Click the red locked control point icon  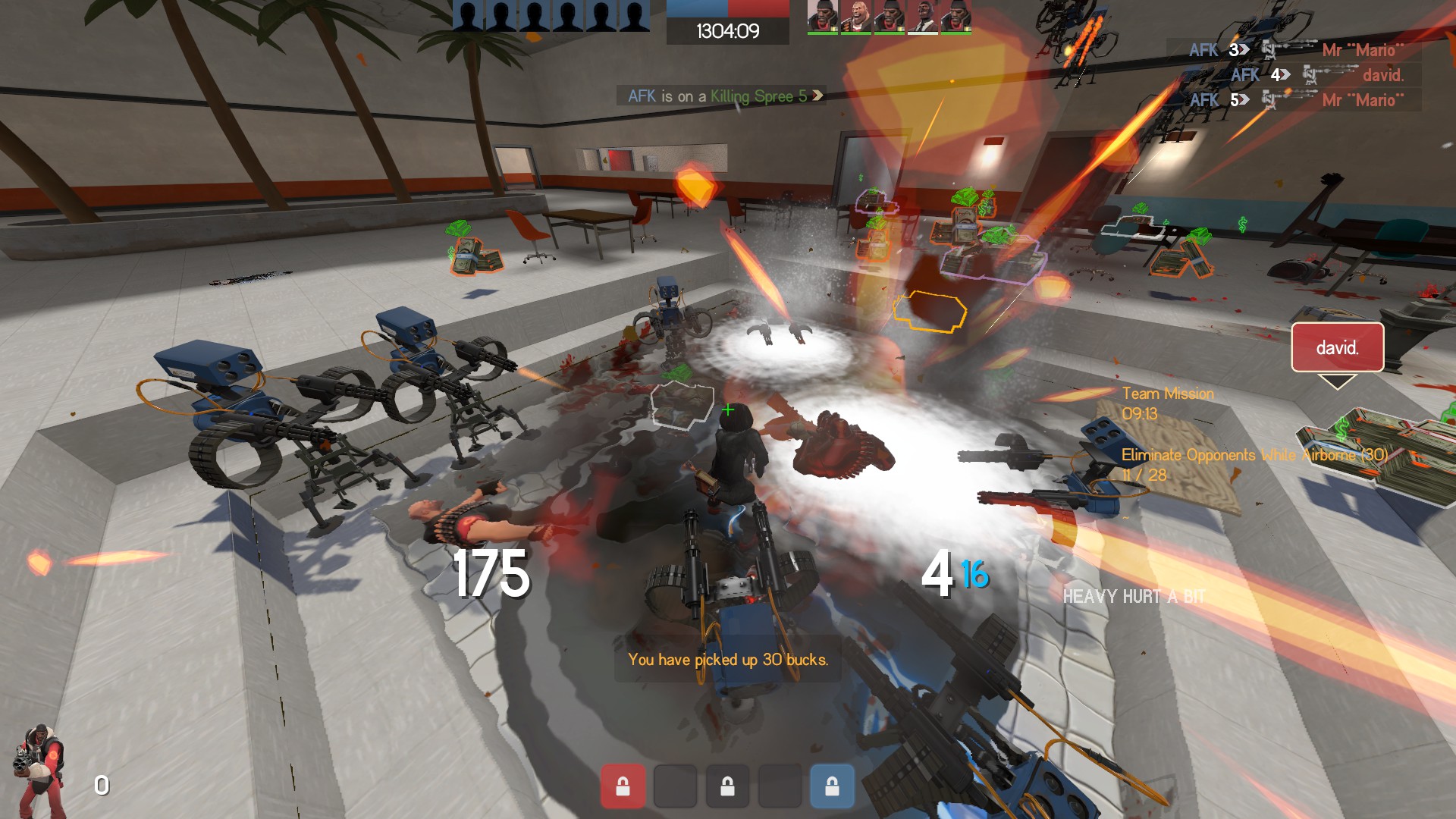tap(623, 786)
